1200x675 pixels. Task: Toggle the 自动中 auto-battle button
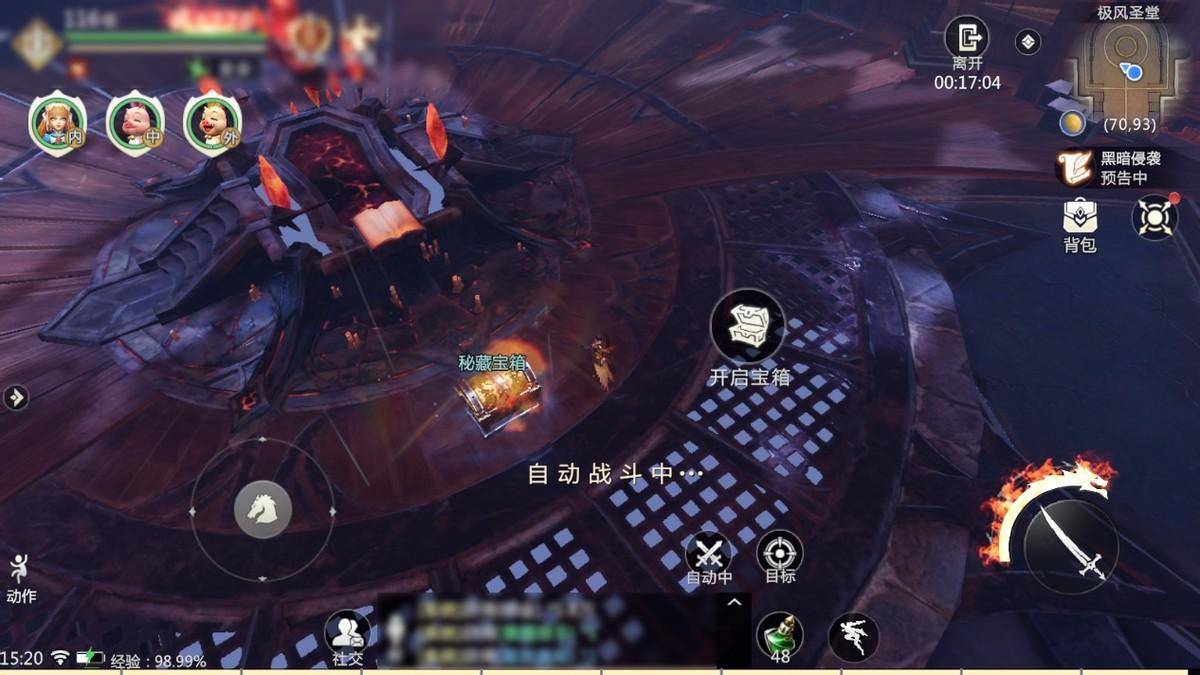[709, 554]
